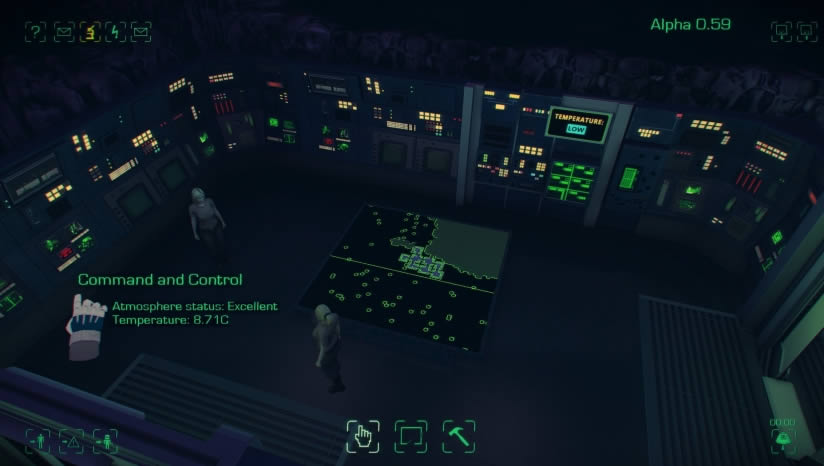Open the warning triangle alerts icon
Screen dimensions: 824x466
point(70,440)
